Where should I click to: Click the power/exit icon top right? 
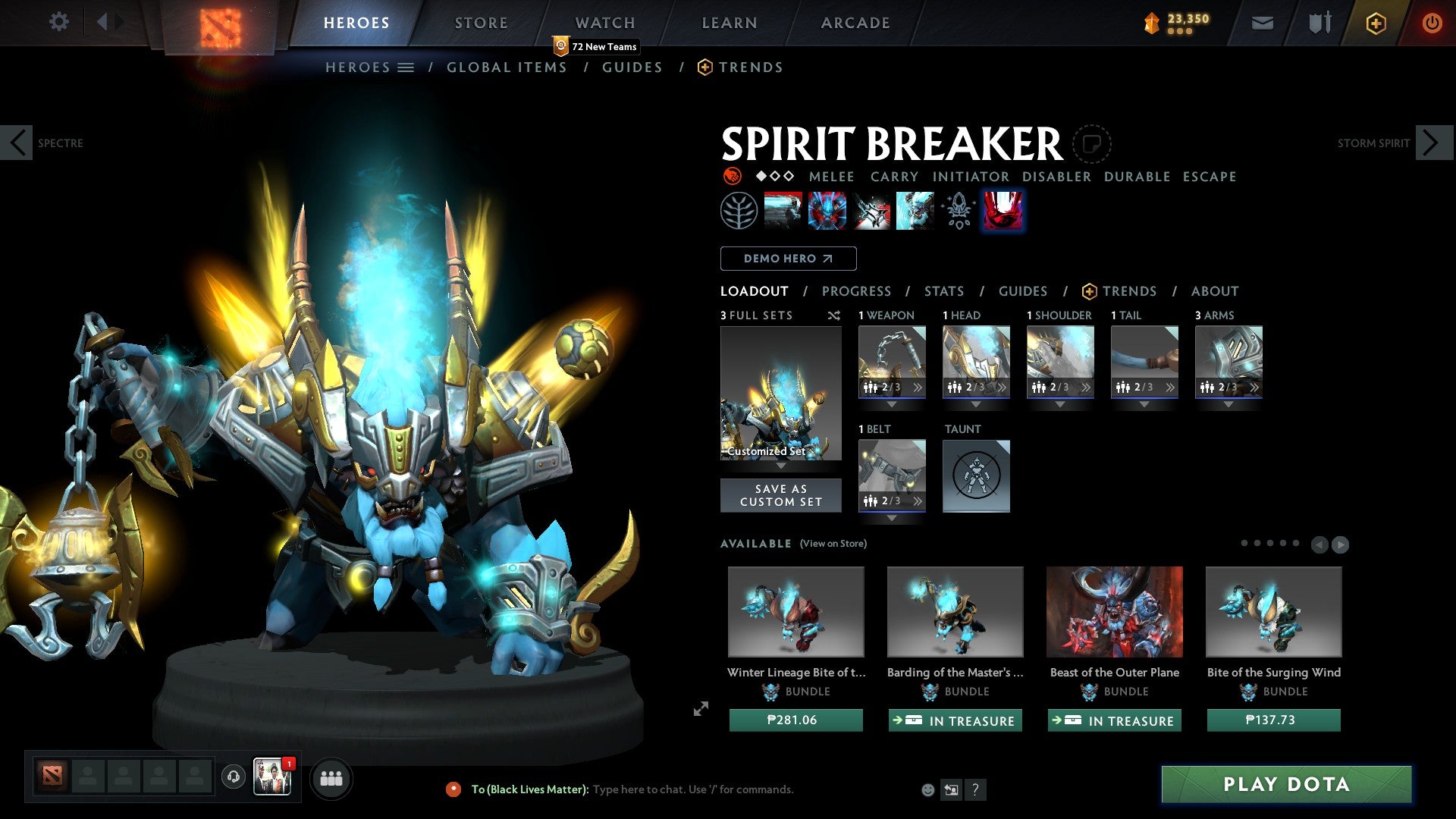(x=1432, y=22)
